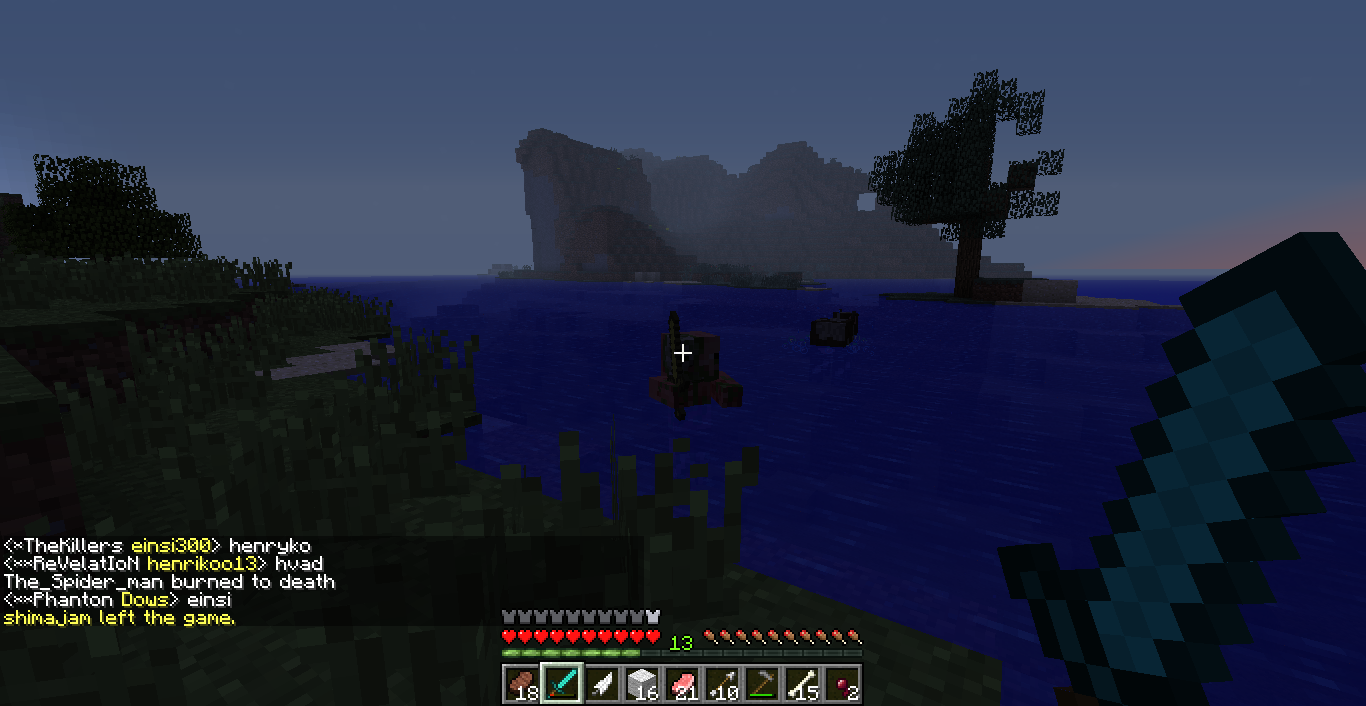The height and width of the screenshot is (706, 1366).
Task: Select the cooked meat hotbar slot
Action: (521, 685)
